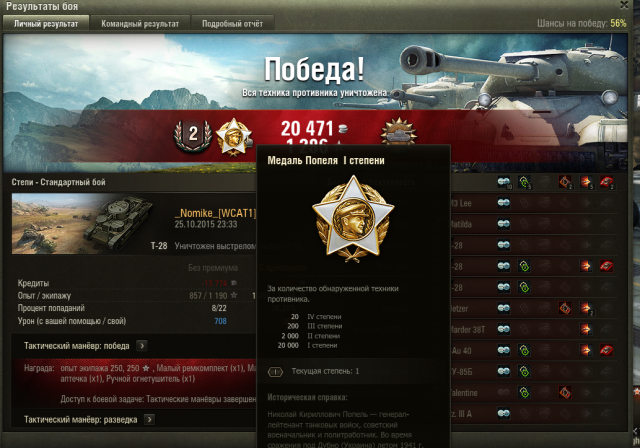The height and width of the screenshot is (448, 640).
Task: Click player name _Nomike_[WCAT1]
Action: pyautogui.click(x=216, y=213)
